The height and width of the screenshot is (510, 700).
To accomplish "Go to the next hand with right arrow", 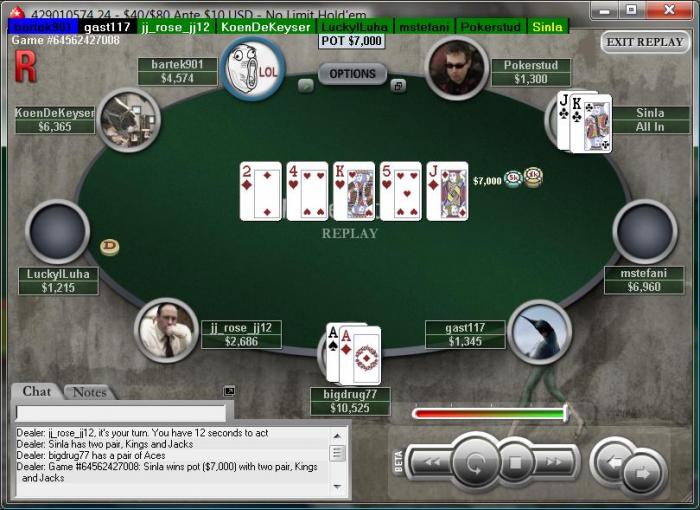I will (x=642, y=472).
